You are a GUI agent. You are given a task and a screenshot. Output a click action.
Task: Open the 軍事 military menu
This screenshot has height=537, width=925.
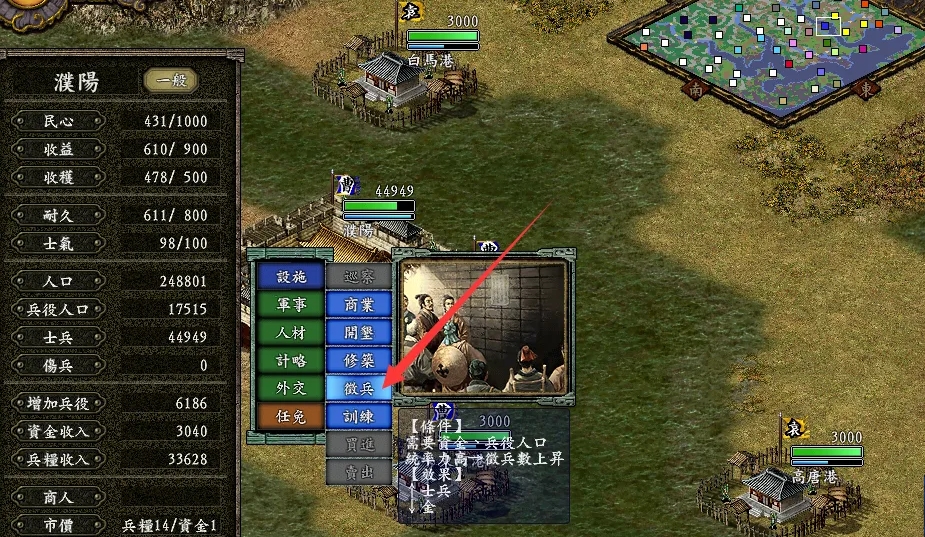(x=289, y=305)
